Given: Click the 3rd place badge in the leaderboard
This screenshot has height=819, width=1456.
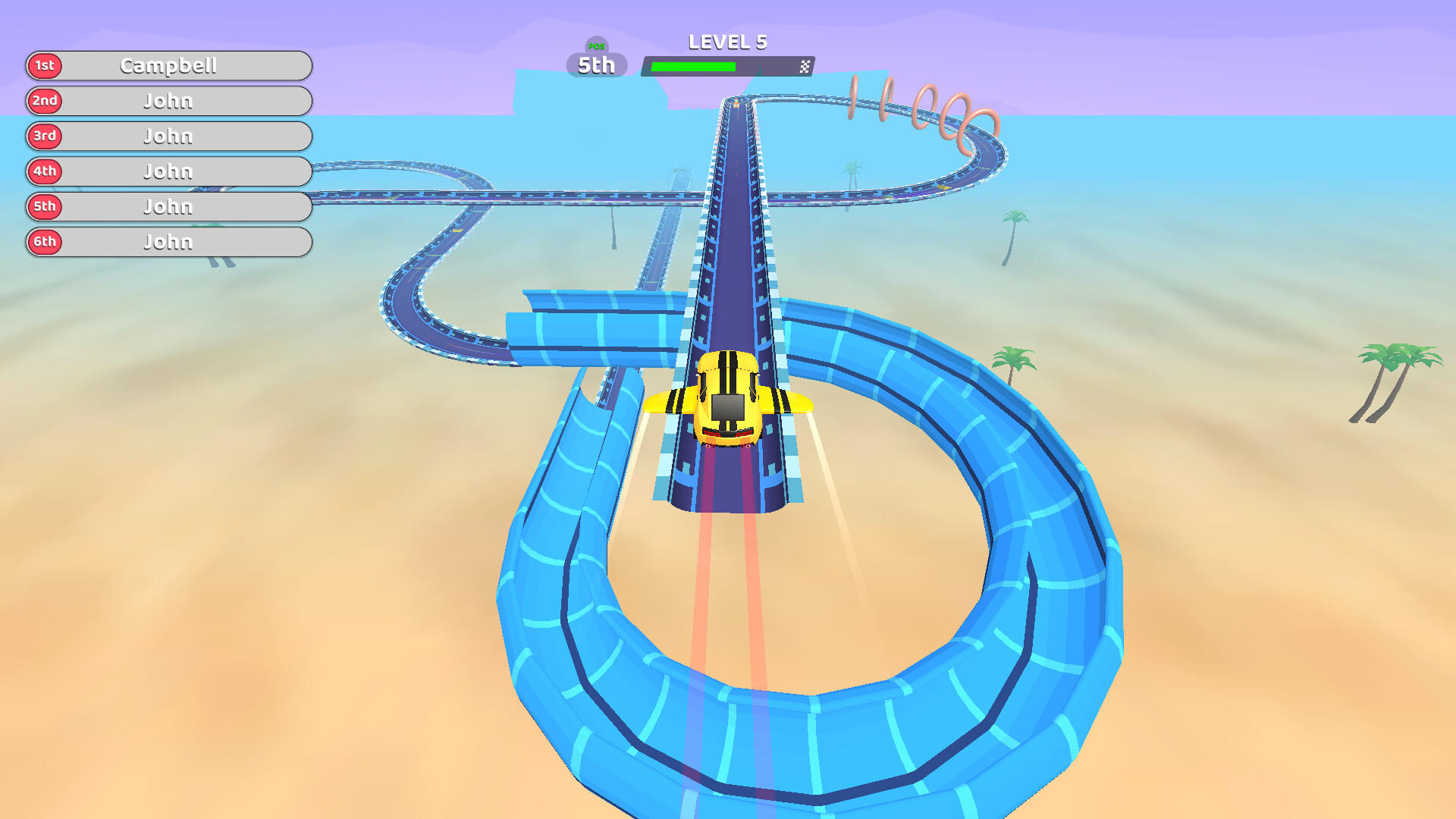Looking at the screenshot, I should pyautogui.click(x=44, y=136).
